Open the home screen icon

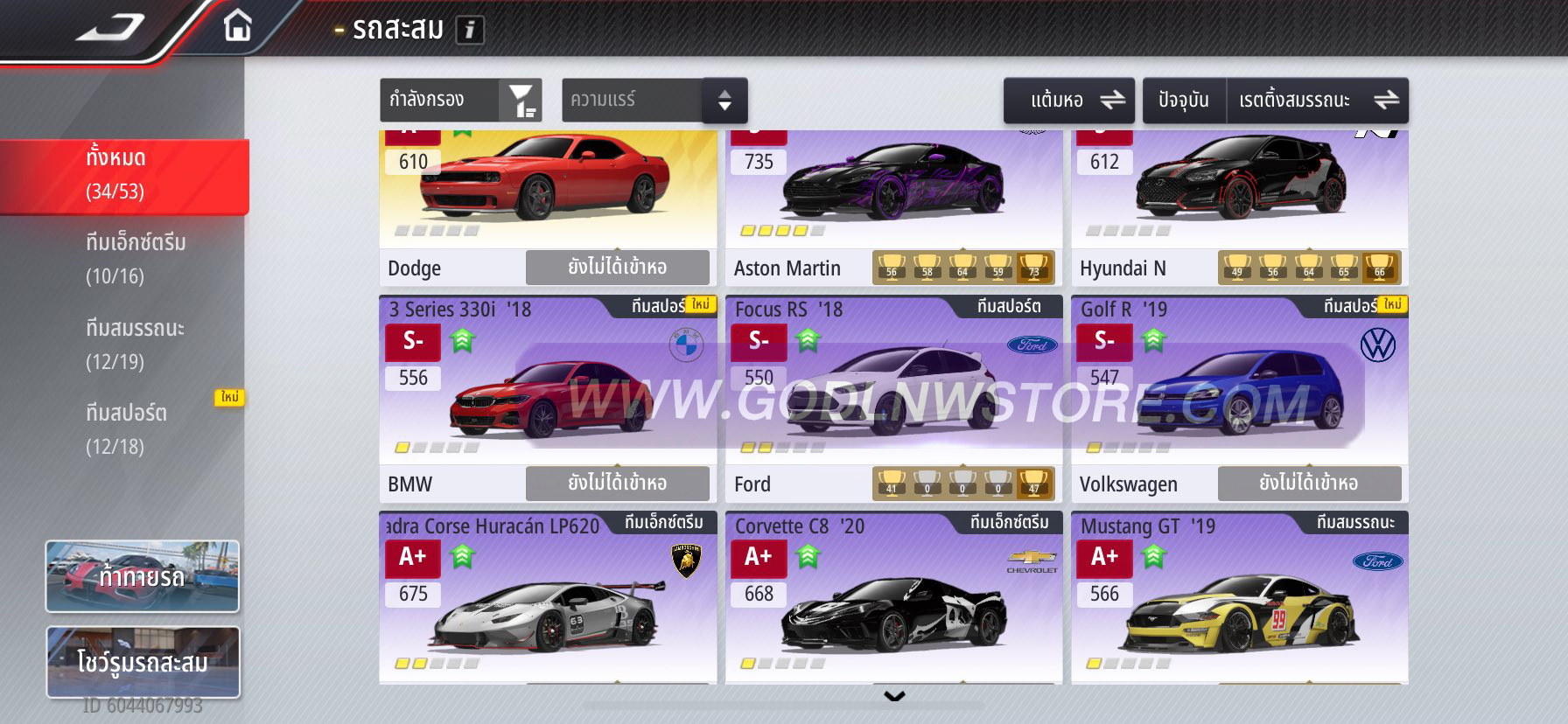[x=237, y=26]
